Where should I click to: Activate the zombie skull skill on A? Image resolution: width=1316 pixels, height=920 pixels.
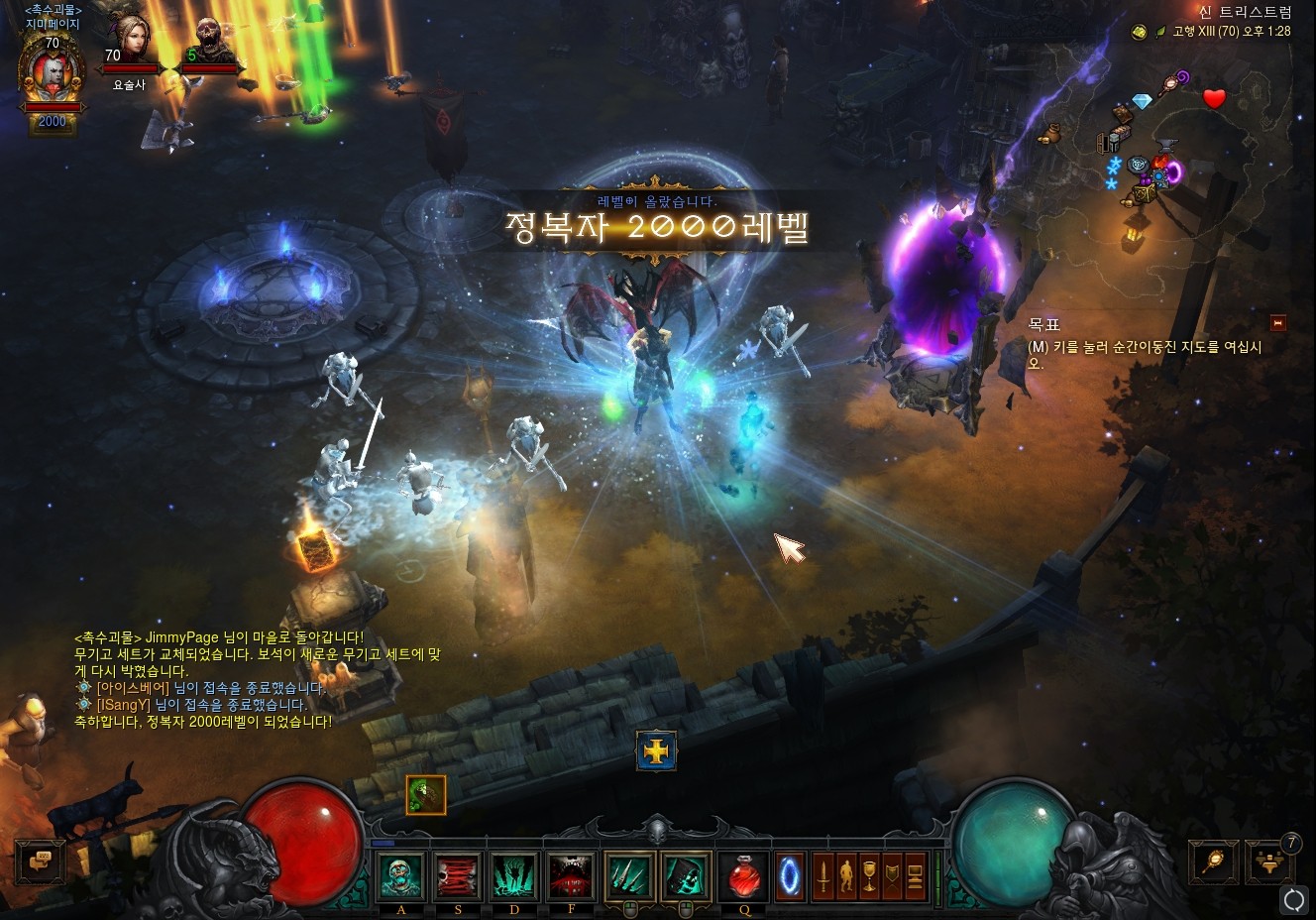(401, 876)
